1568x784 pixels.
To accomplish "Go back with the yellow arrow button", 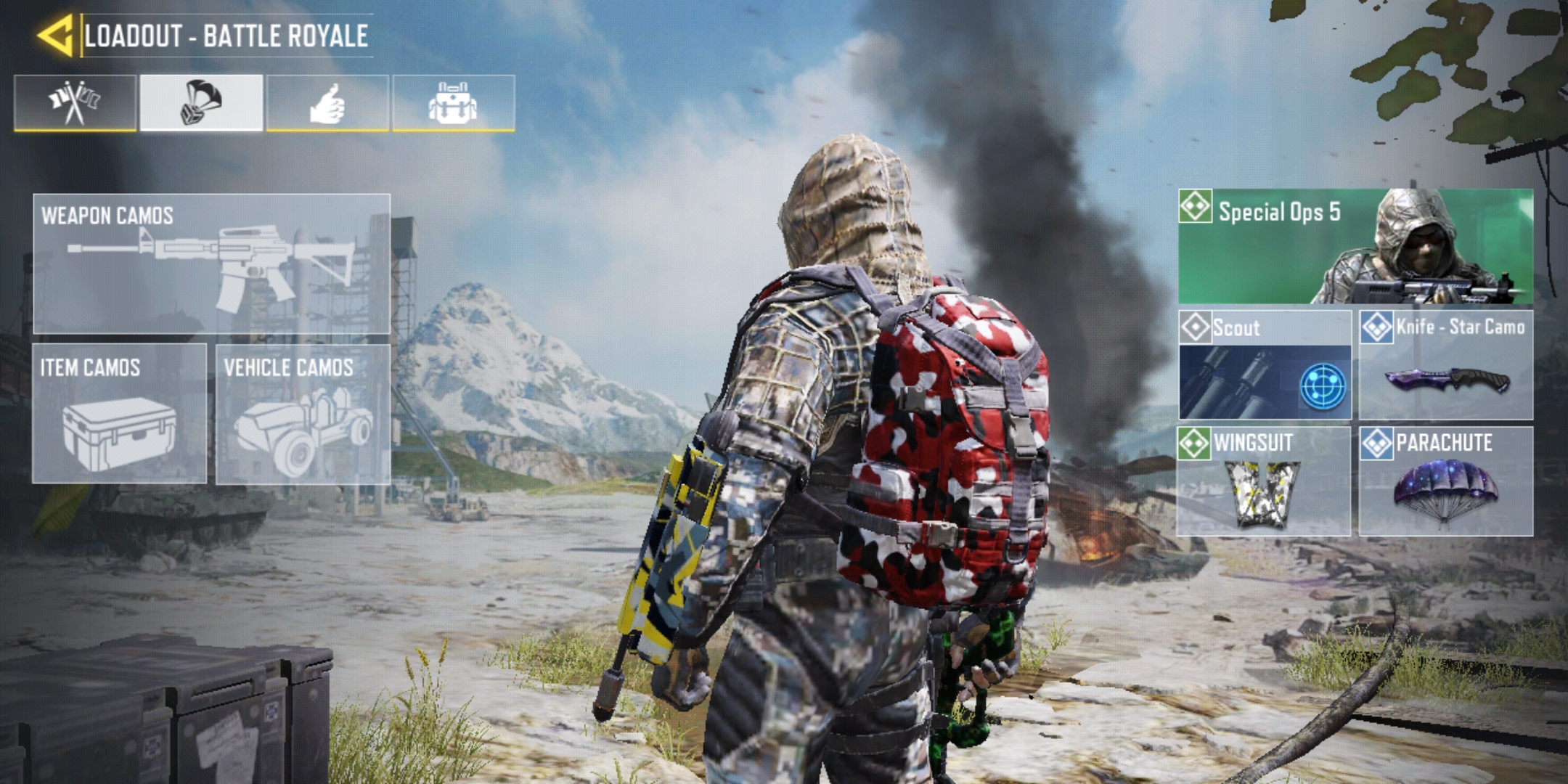I will 55,35.
